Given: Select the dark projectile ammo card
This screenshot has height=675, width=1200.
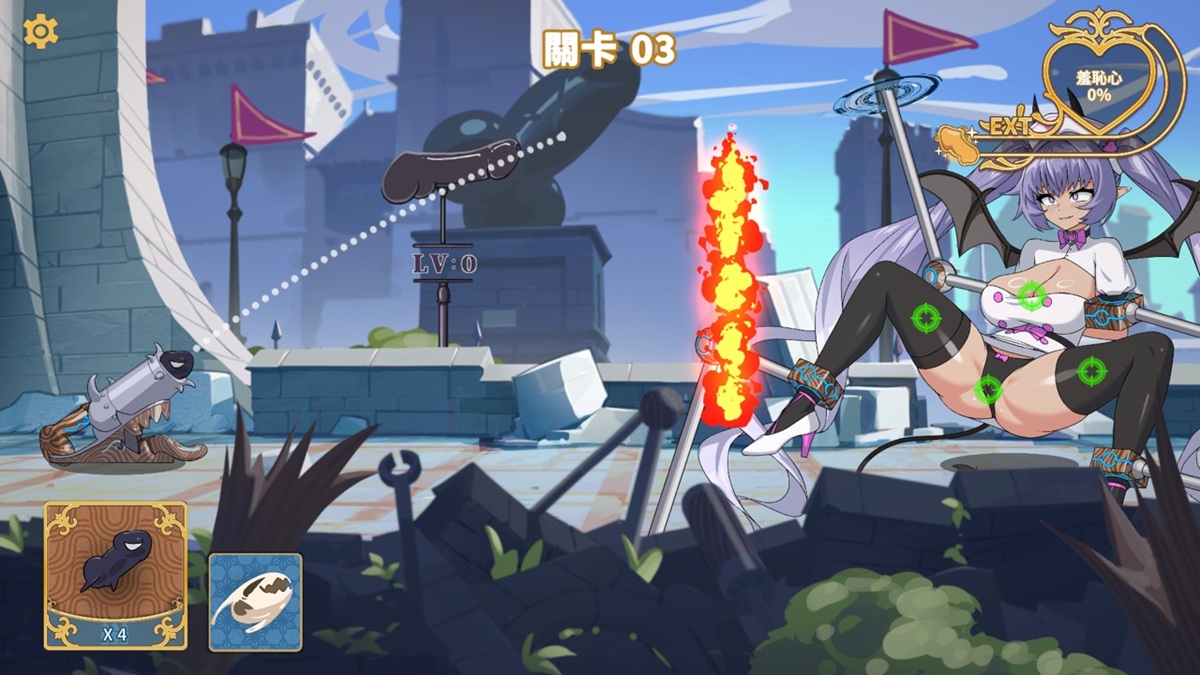Looking at the screenshot, I should (x=116, y=574).
